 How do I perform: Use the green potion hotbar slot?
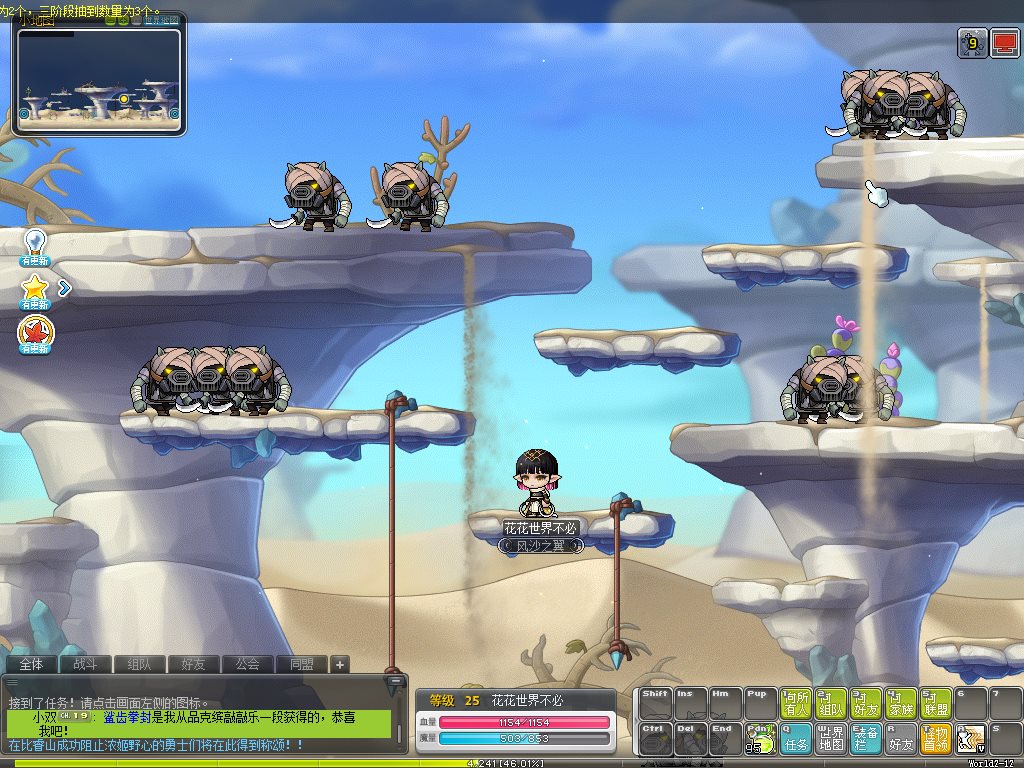tap(760, 739)
